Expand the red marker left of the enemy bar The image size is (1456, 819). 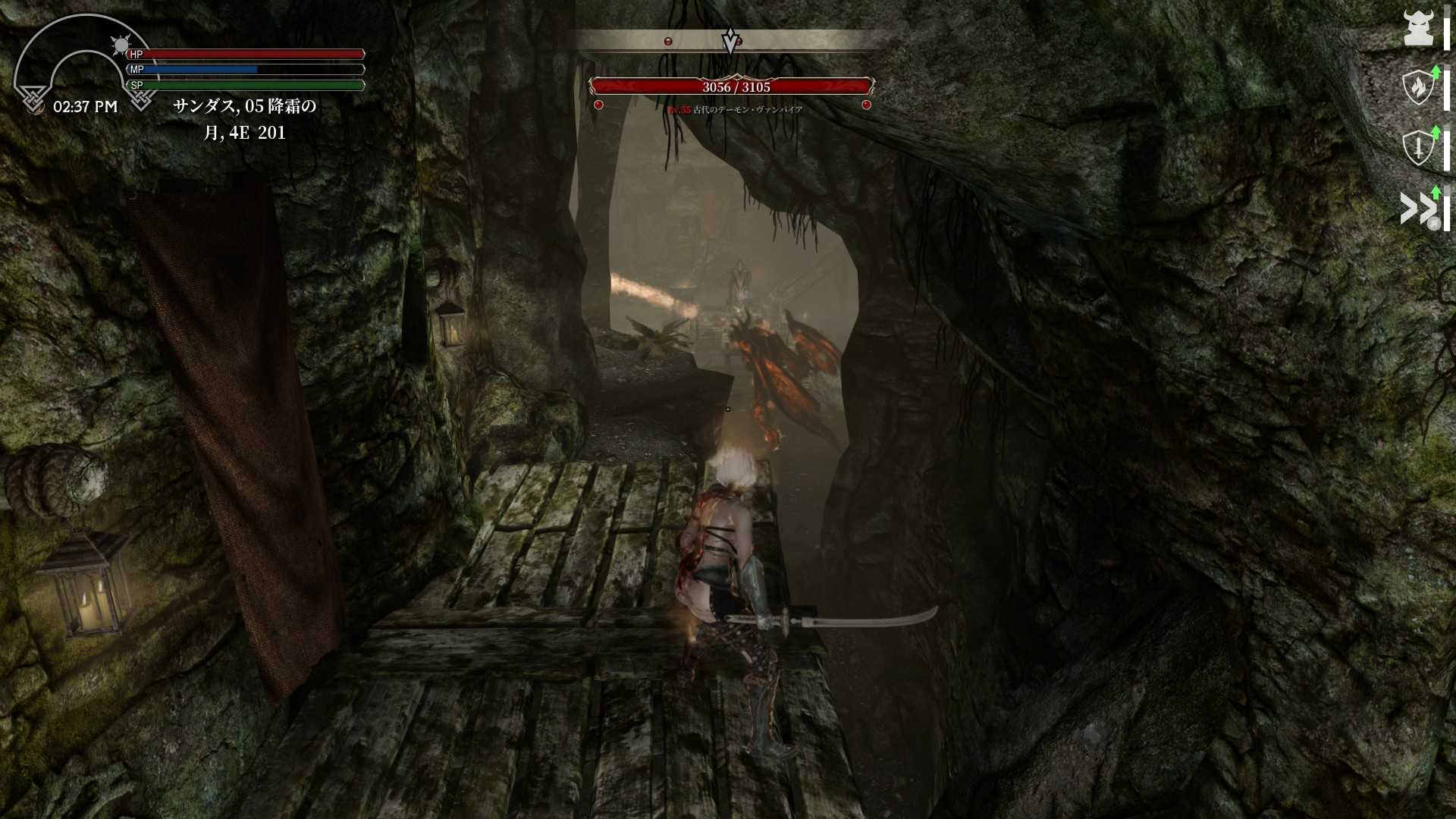598,105
